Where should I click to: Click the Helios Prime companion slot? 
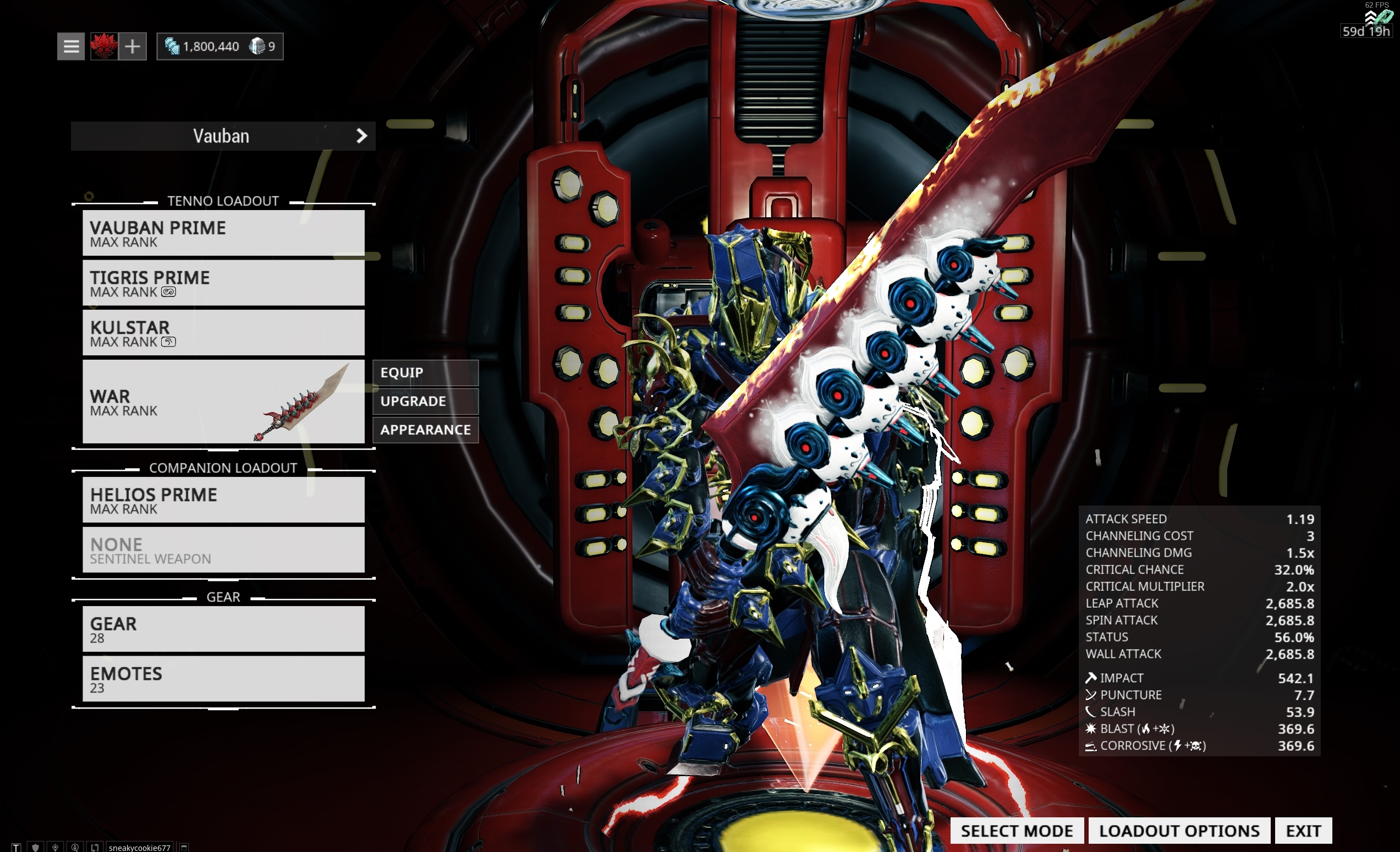pyautogui.click(x=223, y=499)
